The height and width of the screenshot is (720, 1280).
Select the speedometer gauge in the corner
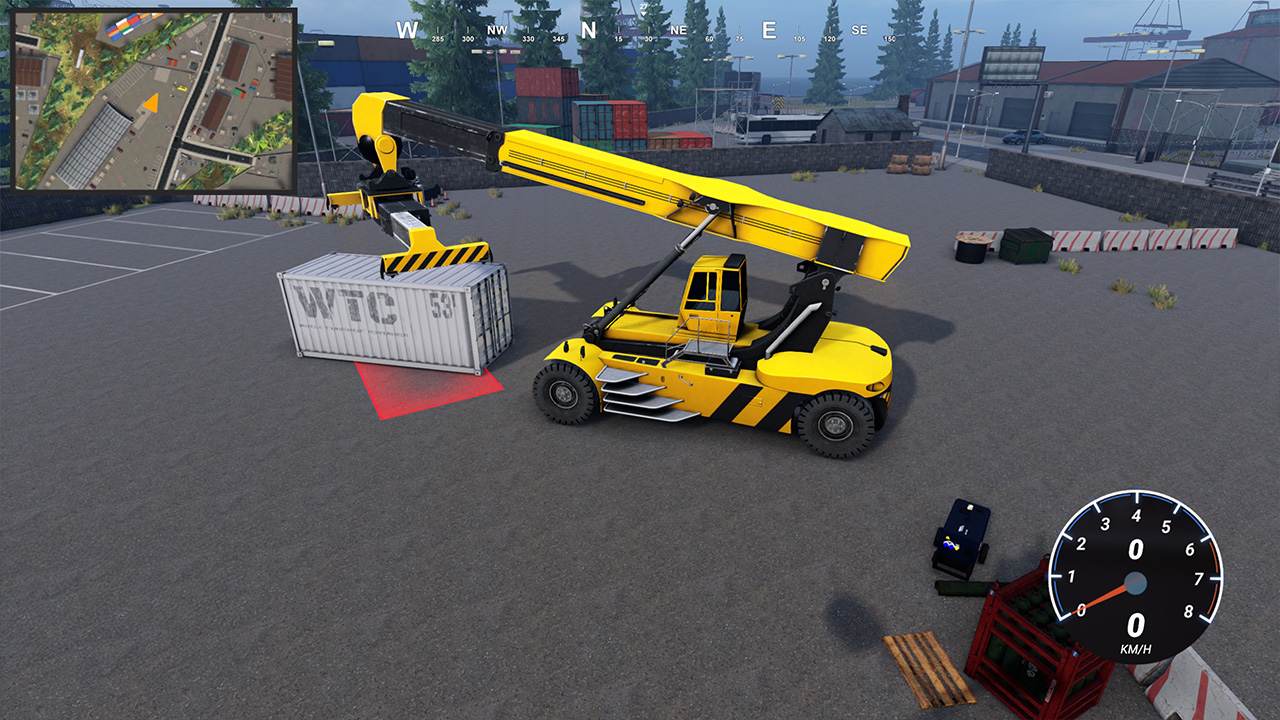click(1137, 582)
